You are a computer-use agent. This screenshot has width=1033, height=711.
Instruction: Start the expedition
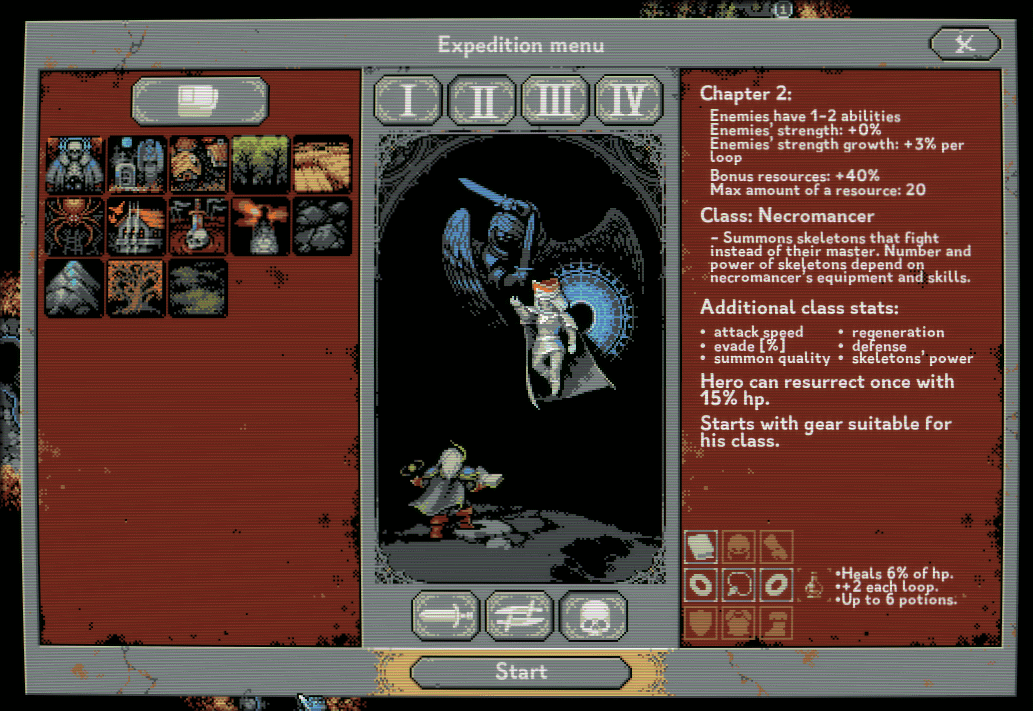(x=520, y=672)
